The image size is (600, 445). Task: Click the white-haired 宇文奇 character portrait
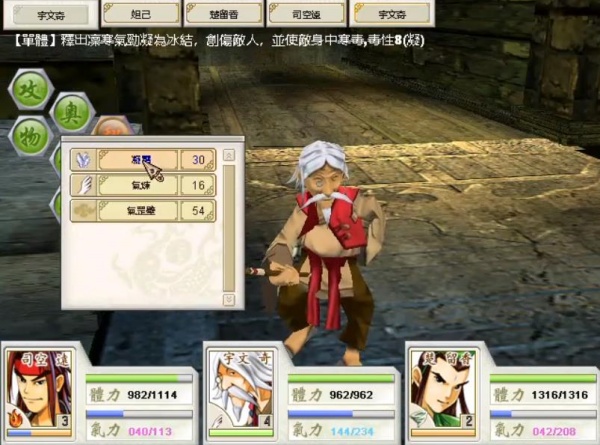[238, 388]
